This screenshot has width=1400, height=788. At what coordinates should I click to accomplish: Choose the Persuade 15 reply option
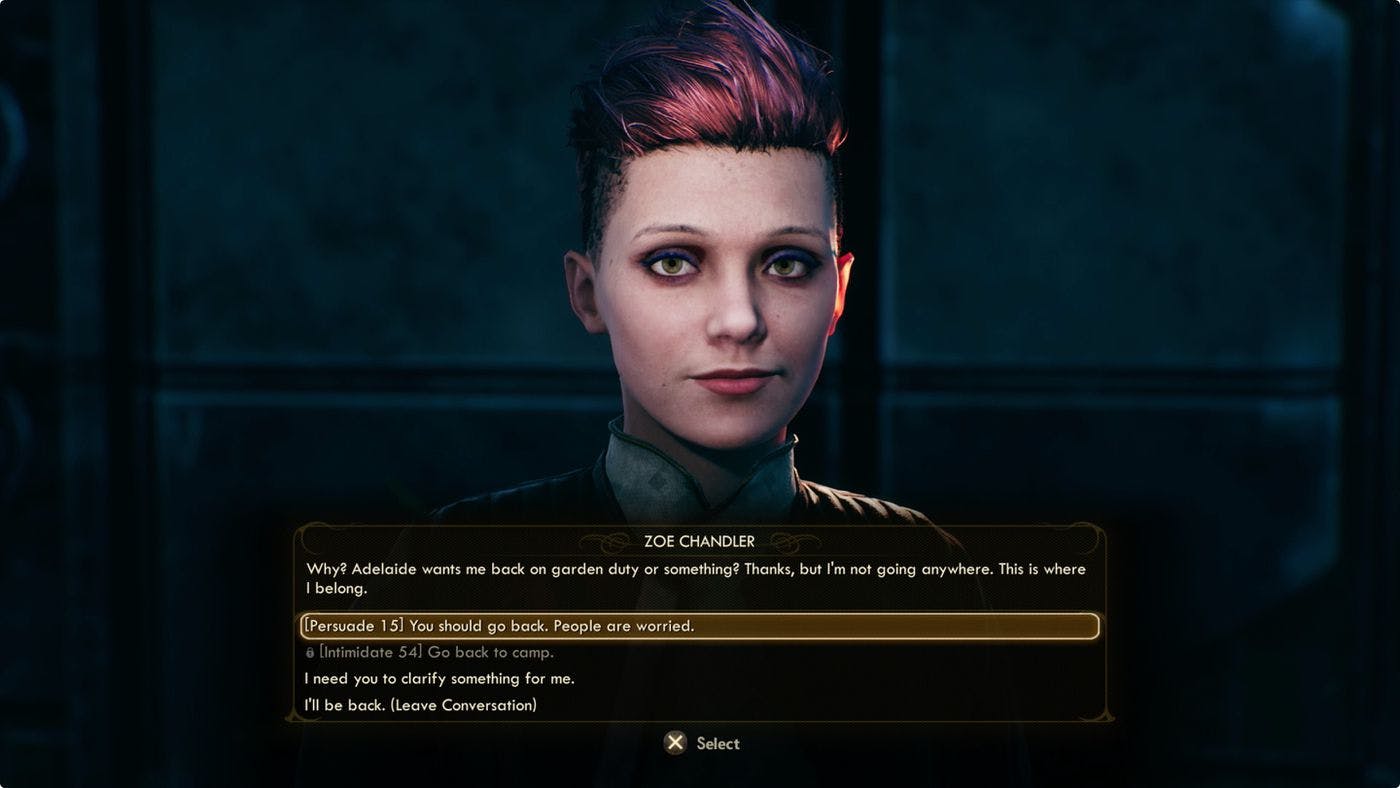499,626
